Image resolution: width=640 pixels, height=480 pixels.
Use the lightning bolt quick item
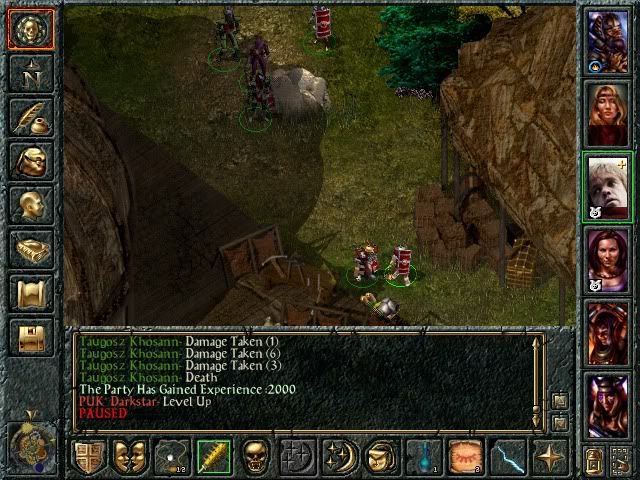509,457
